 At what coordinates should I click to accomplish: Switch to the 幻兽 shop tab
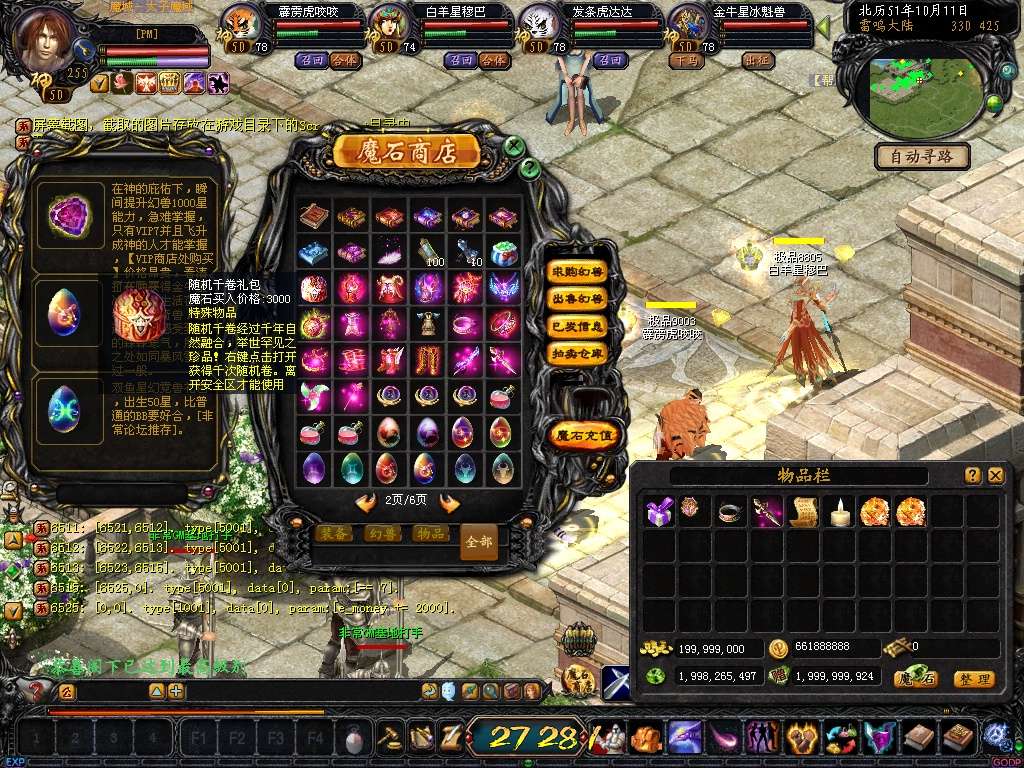tap(382, 534)
